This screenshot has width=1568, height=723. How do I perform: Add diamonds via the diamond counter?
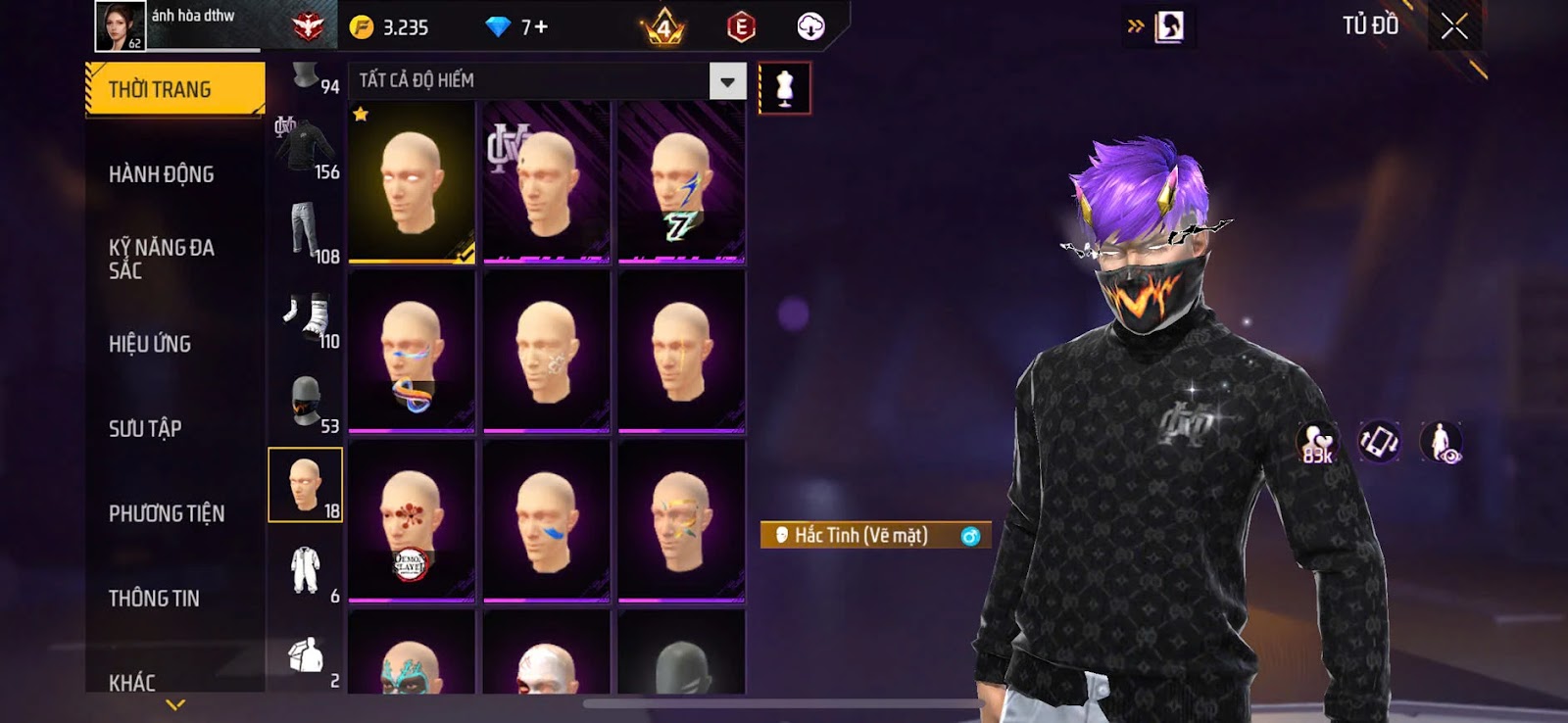pyautogui.click(x=517, y=27)
